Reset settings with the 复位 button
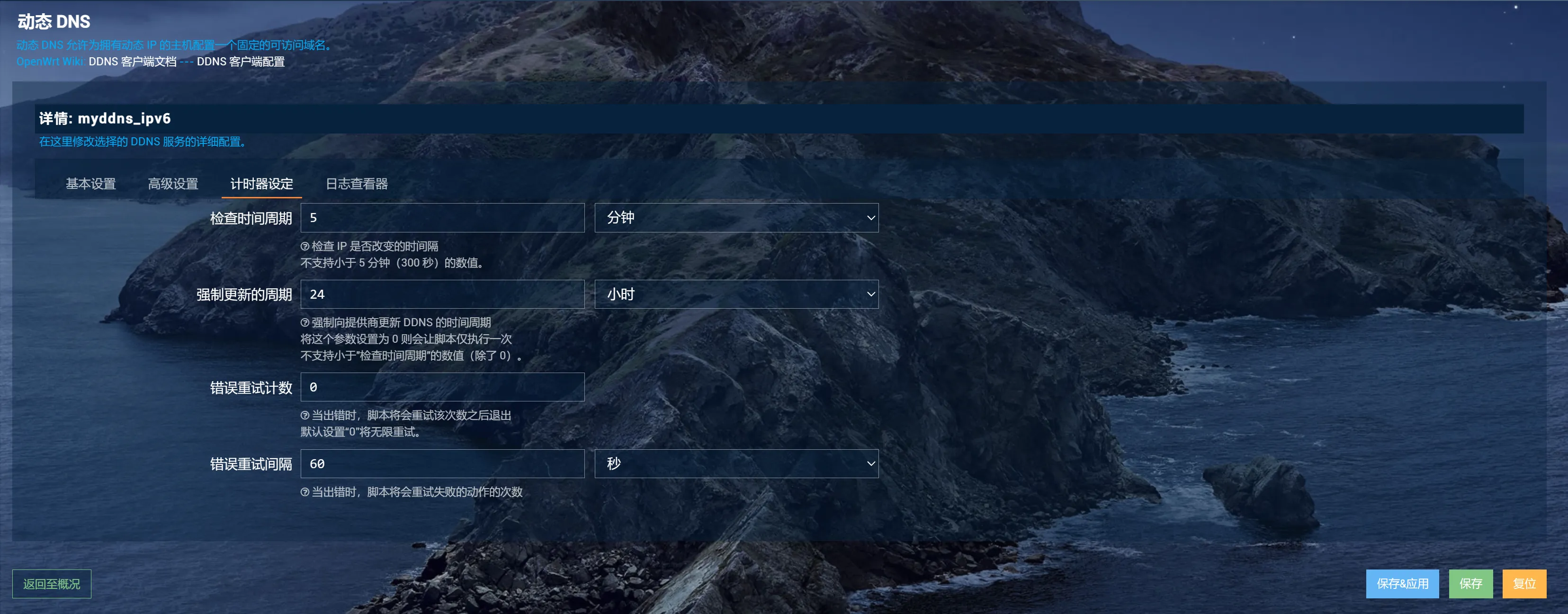 tap(1523, 584)
